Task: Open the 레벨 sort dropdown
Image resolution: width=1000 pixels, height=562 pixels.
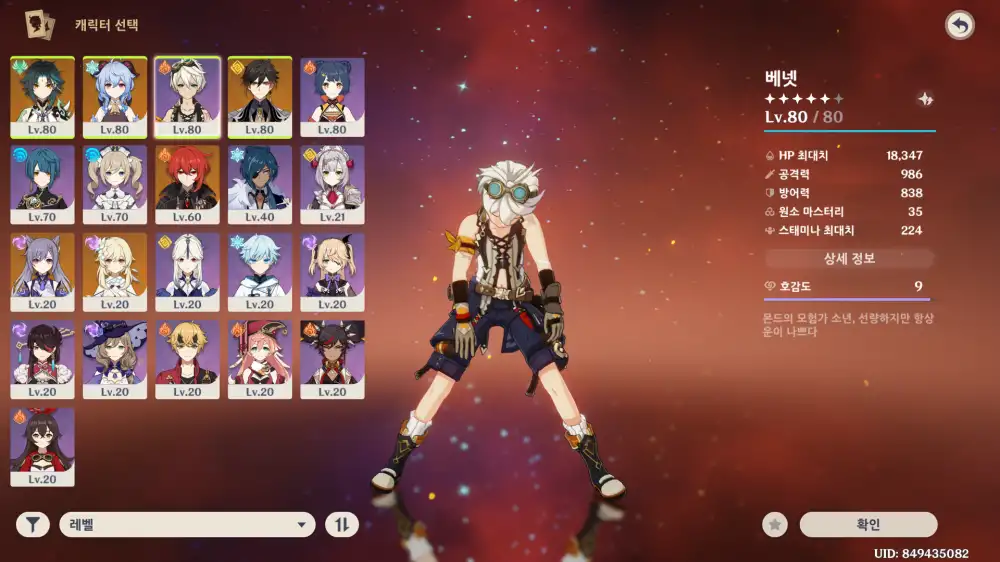Action: point(187,524)
